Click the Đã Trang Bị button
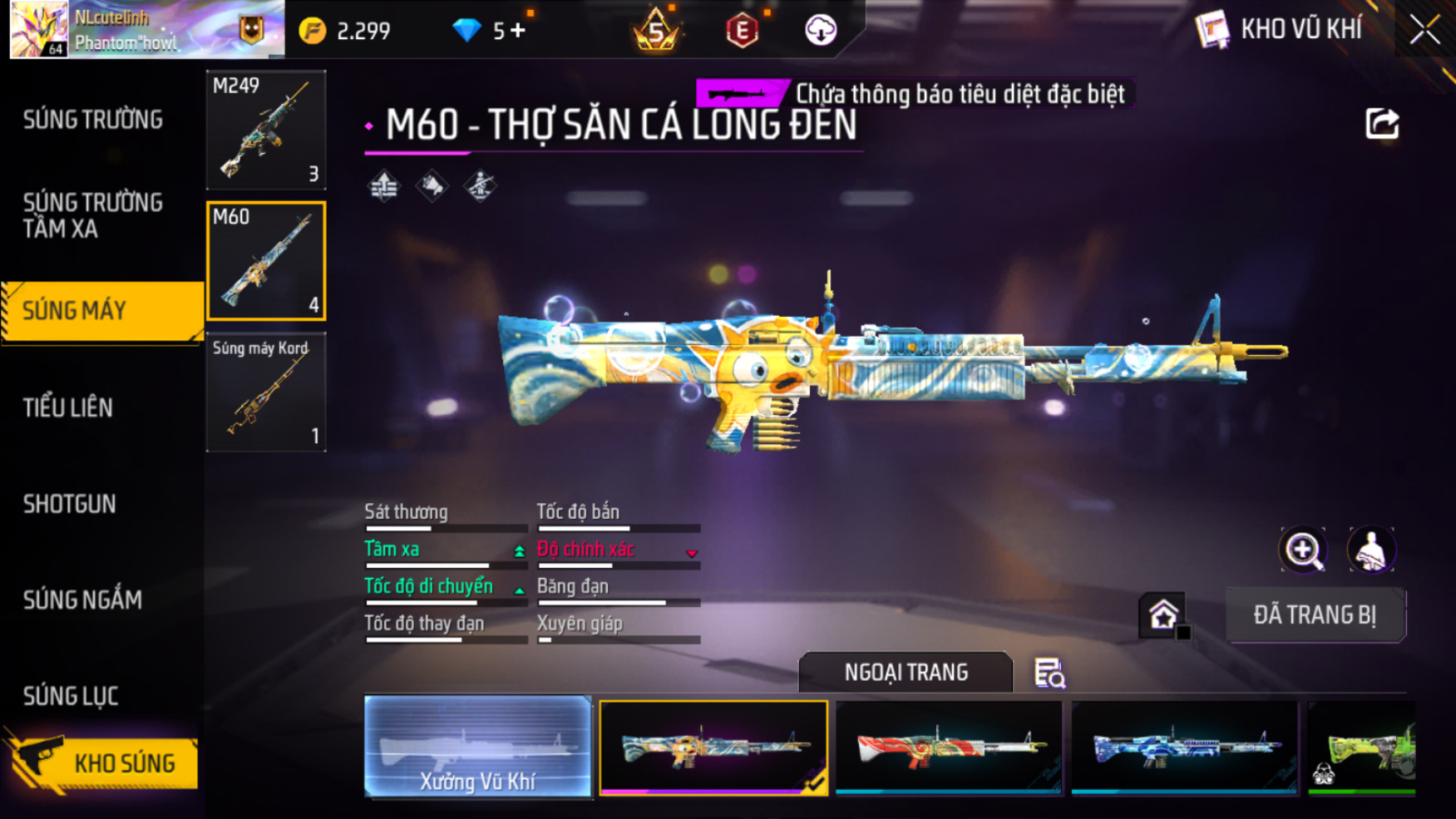Screen dimensions: 1456x819 pyautogui.click(x=1315, y=615)
